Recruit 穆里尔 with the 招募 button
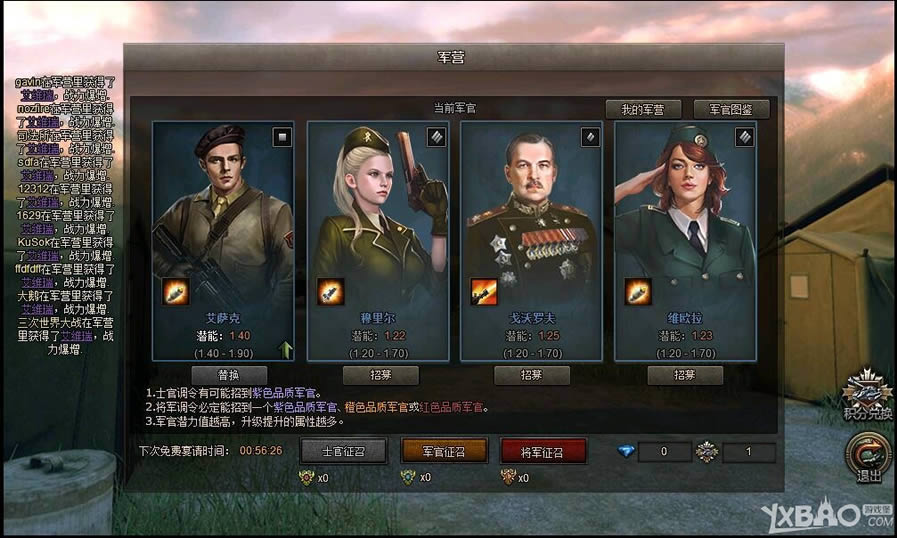Viewport: 897px width, 538px height. tap(380, 375)
